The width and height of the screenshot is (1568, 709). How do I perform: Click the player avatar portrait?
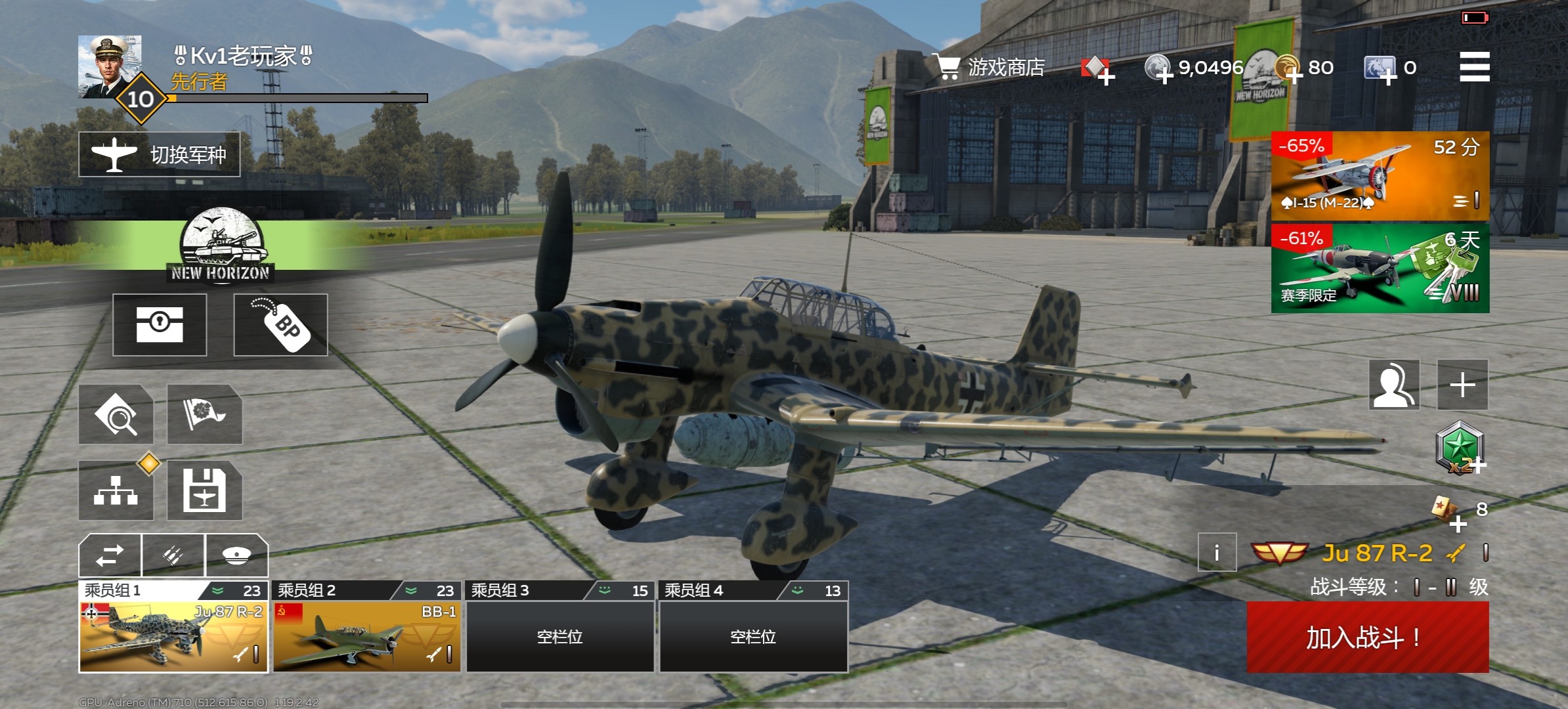click(x=110, y=67)
